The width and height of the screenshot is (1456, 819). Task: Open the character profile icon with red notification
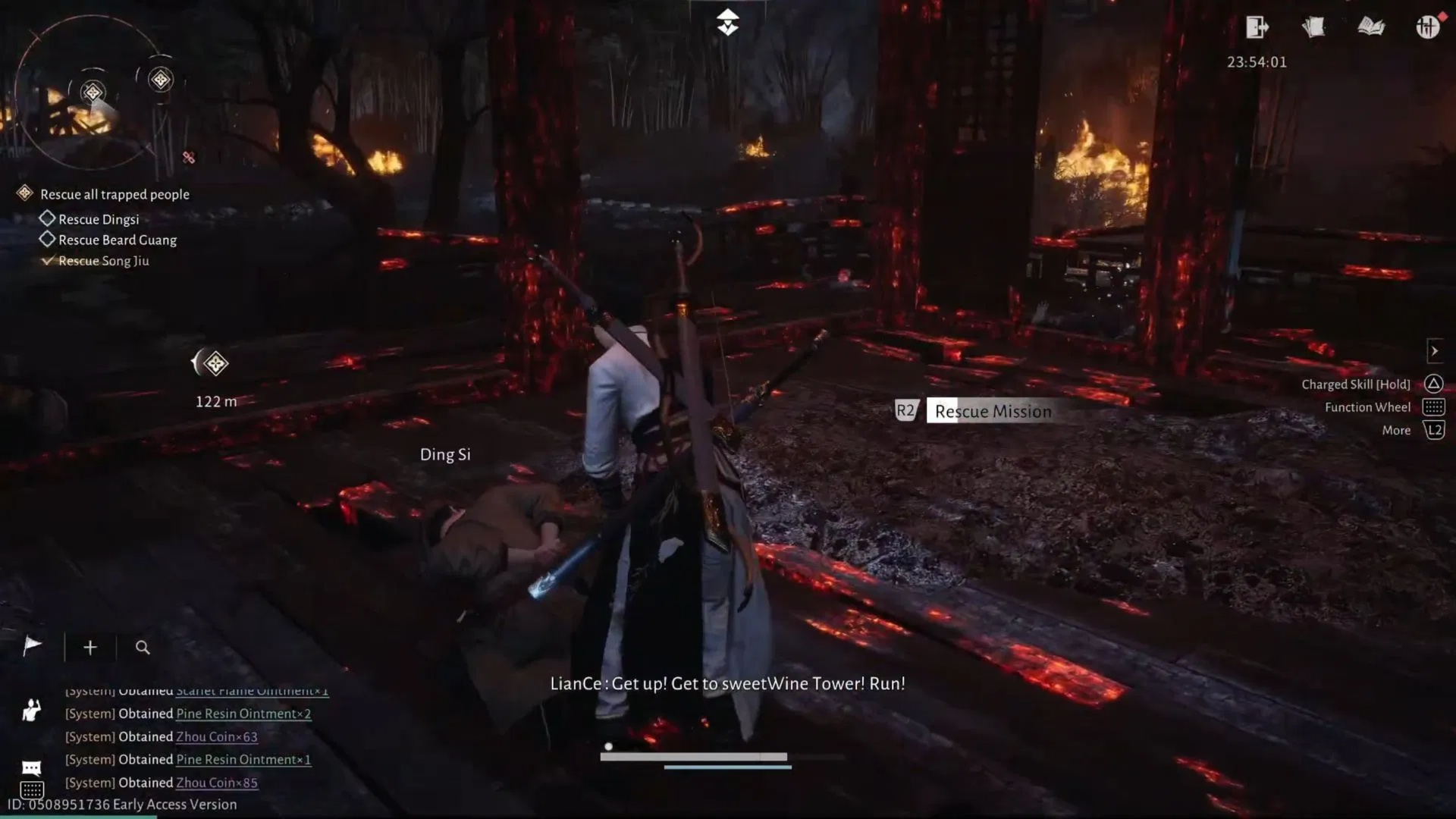(1429, 28)
